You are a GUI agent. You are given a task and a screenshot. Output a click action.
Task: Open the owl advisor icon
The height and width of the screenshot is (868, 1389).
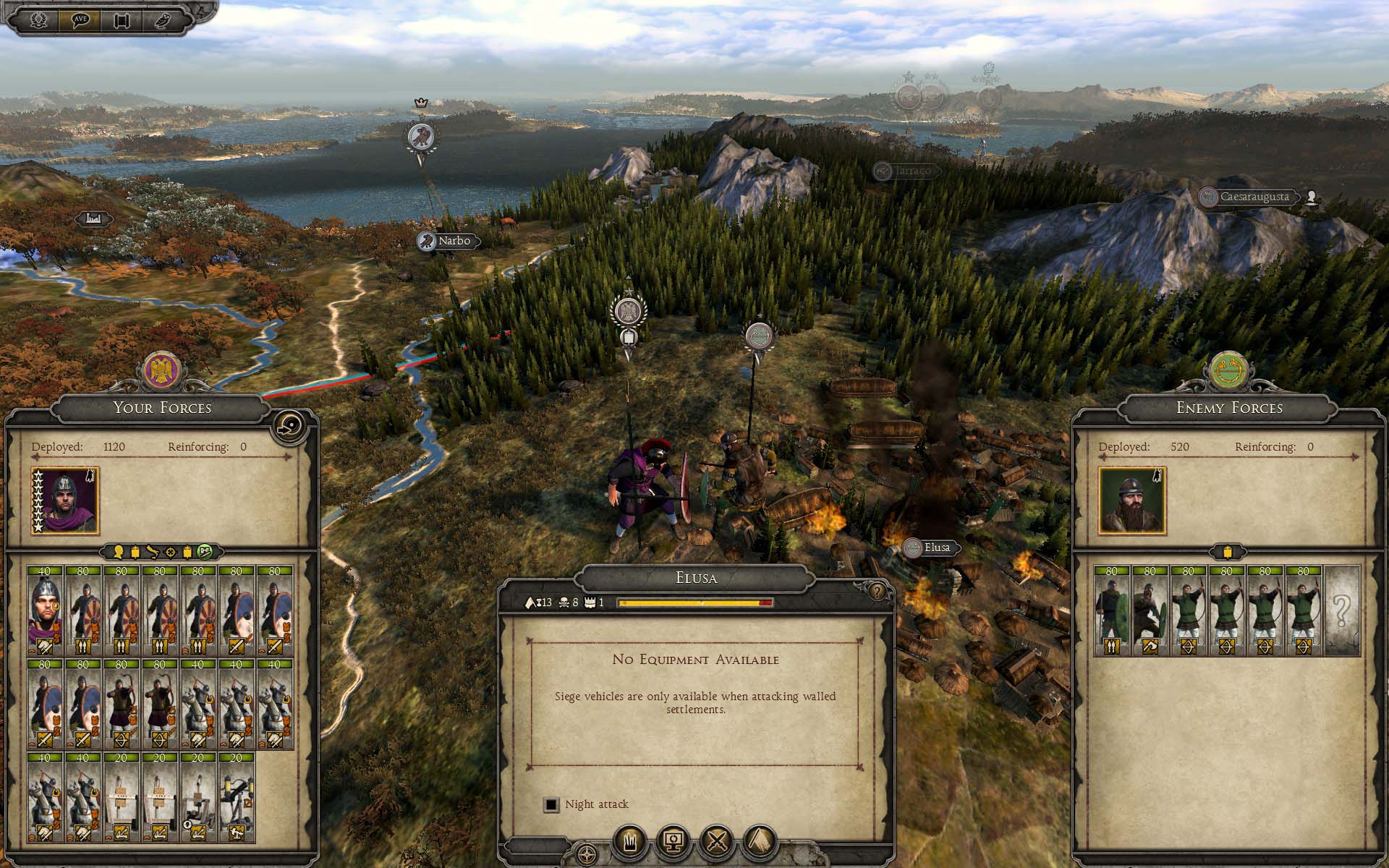[163, 20]
